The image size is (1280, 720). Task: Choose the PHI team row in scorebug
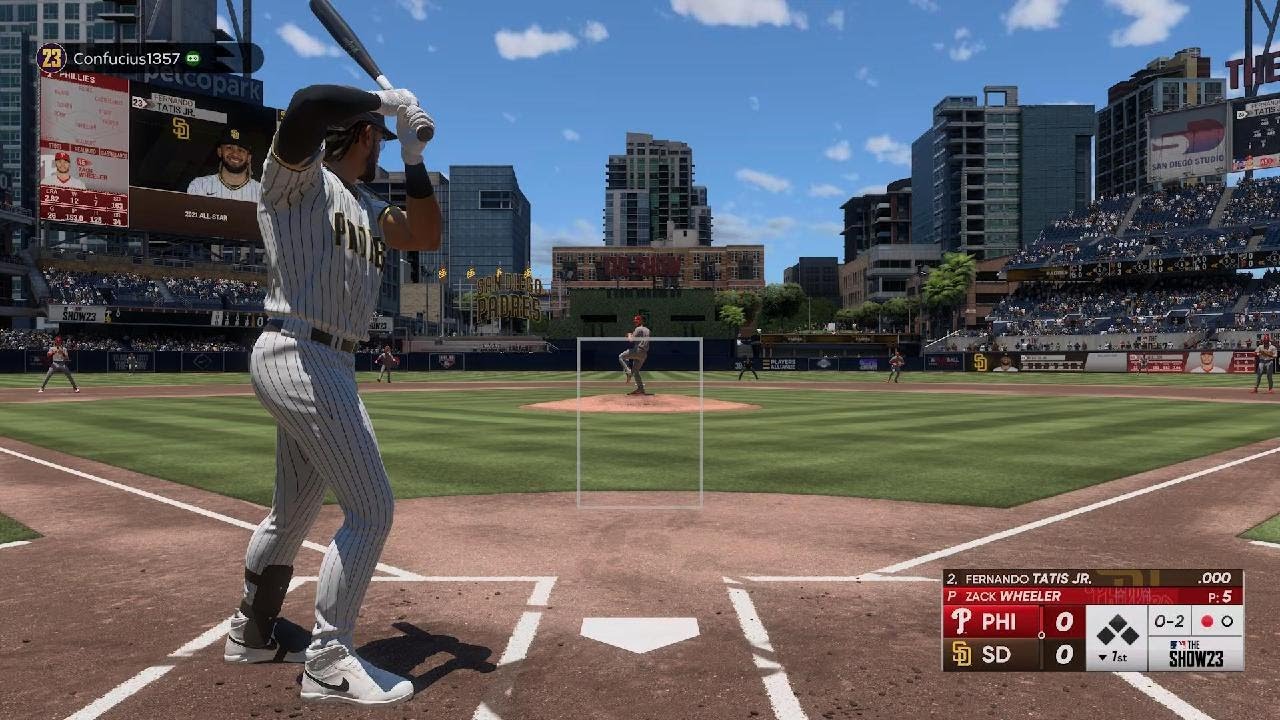(x=1012, y=622)
